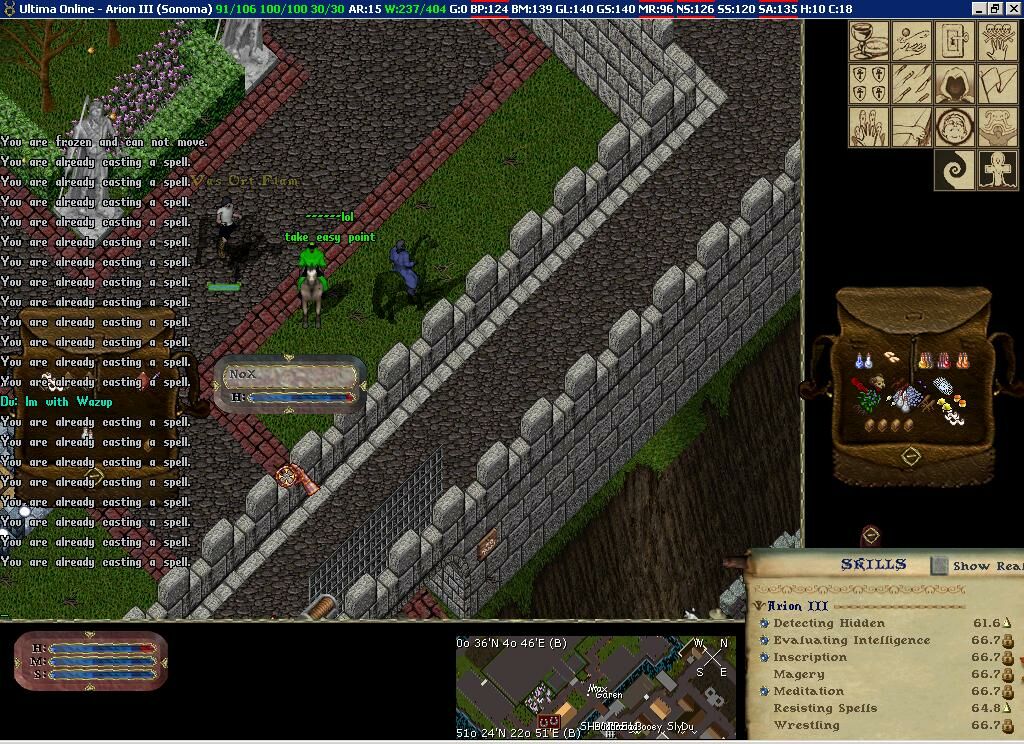Close the Ultima Online window
The image size is (1024, 744).
(1012, 8)
